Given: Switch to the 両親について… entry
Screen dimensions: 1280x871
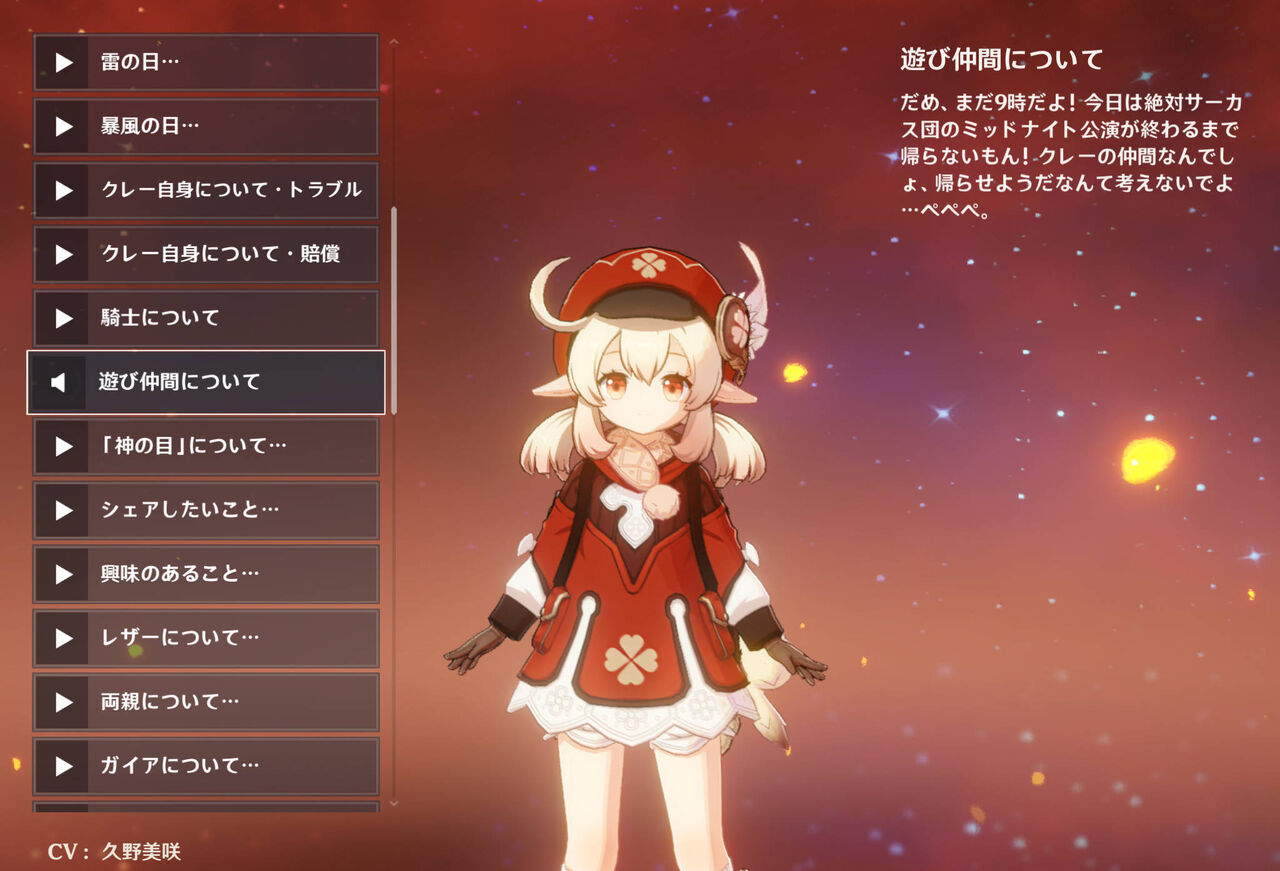Looking at the screenshot, I should pyautogui.click(x=205, y=703).
